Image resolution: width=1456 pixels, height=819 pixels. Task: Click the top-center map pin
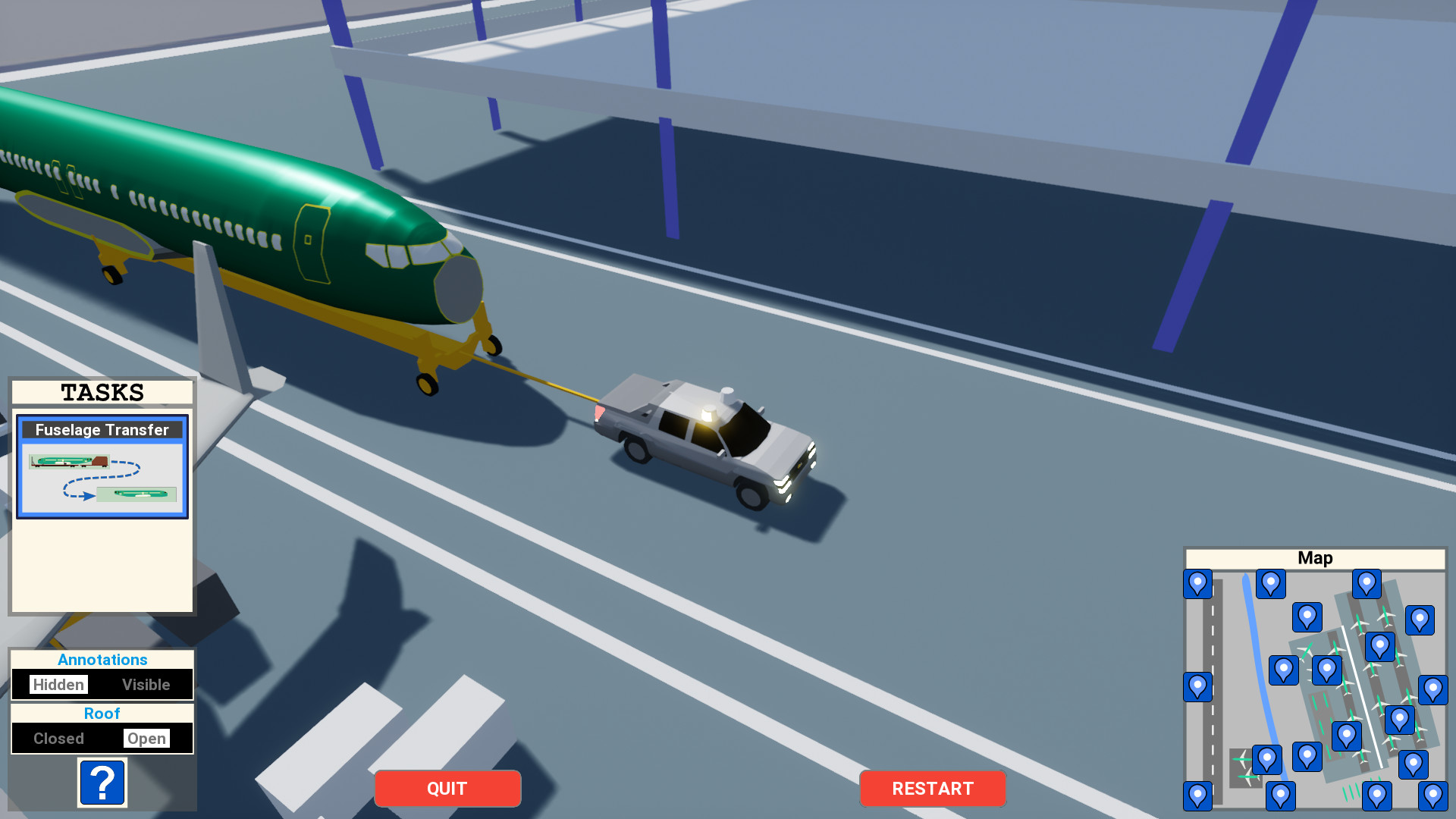click(1367, 584)
